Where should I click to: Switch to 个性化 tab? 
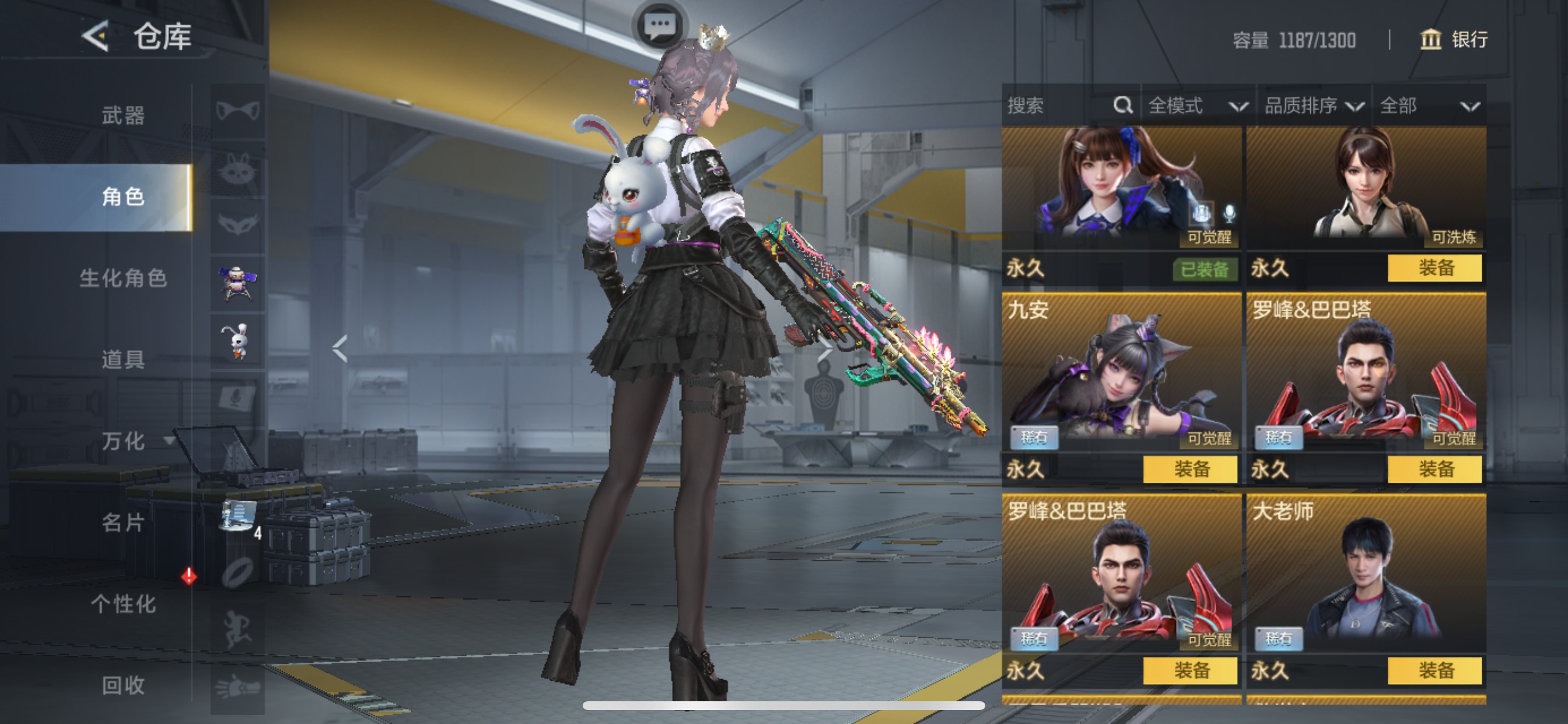tap(123, 604)
